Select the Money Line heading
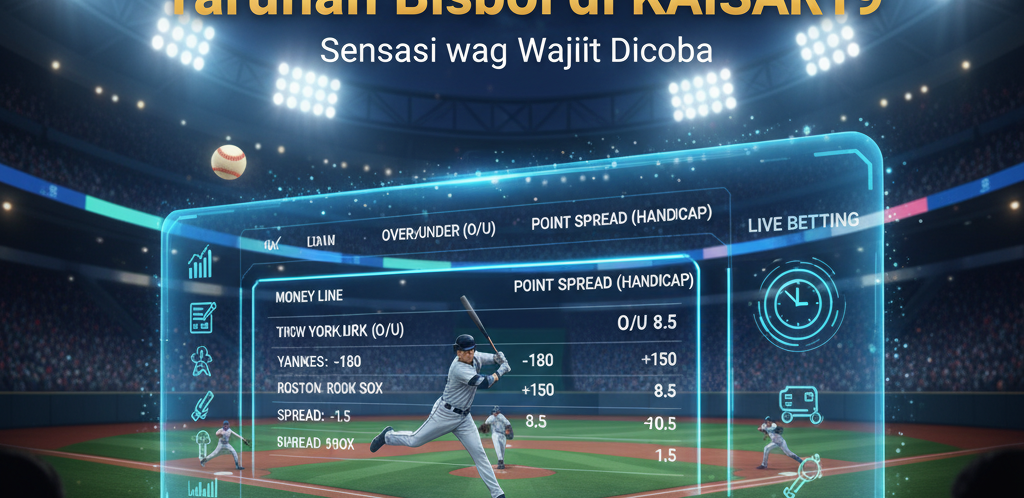Screen dimensions: 1024x498 (x=308, y=296)
